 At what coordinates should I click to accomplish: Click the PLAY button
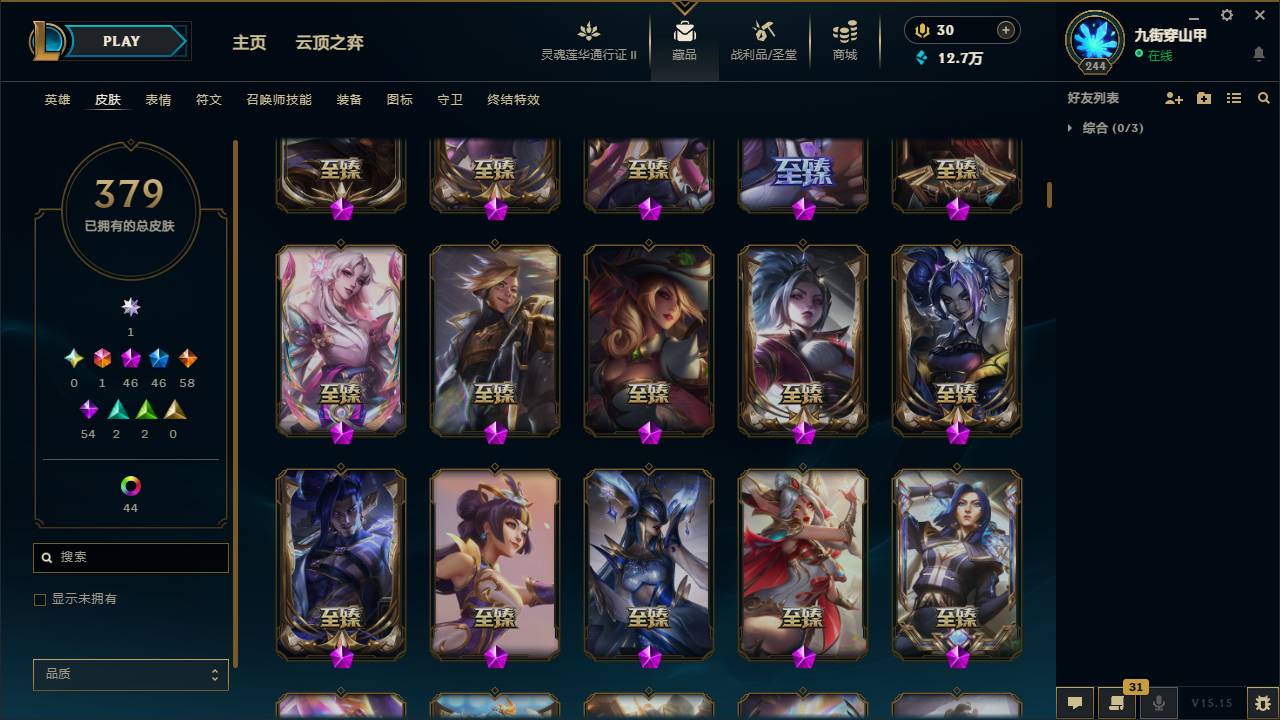(121, 41)
